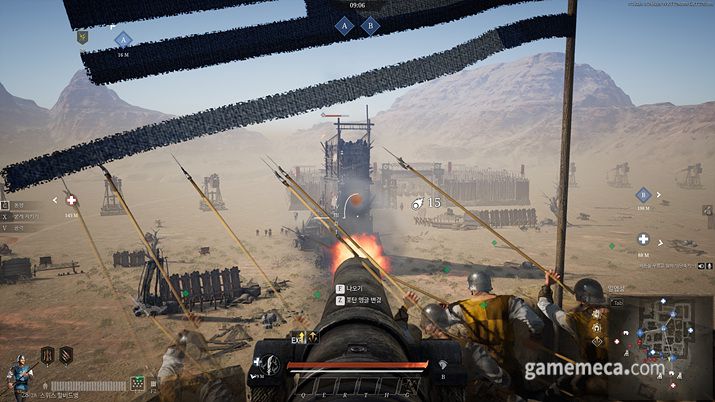Select capture point A at top center
715x402 pixels.
click(345, 26)
